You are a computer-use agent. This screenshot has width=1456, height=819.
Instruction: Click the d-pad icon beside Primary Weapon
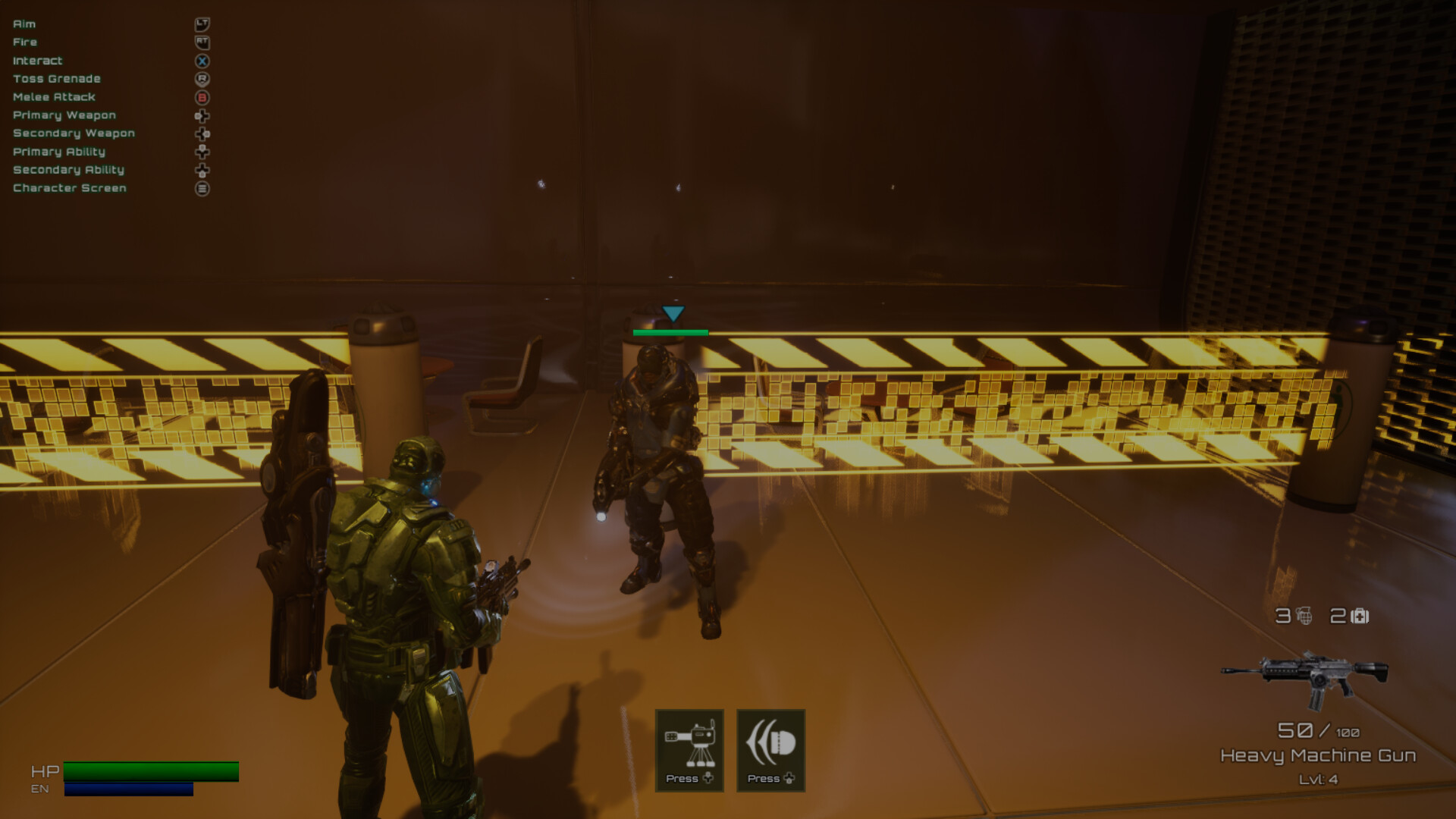tap(202, 115)
